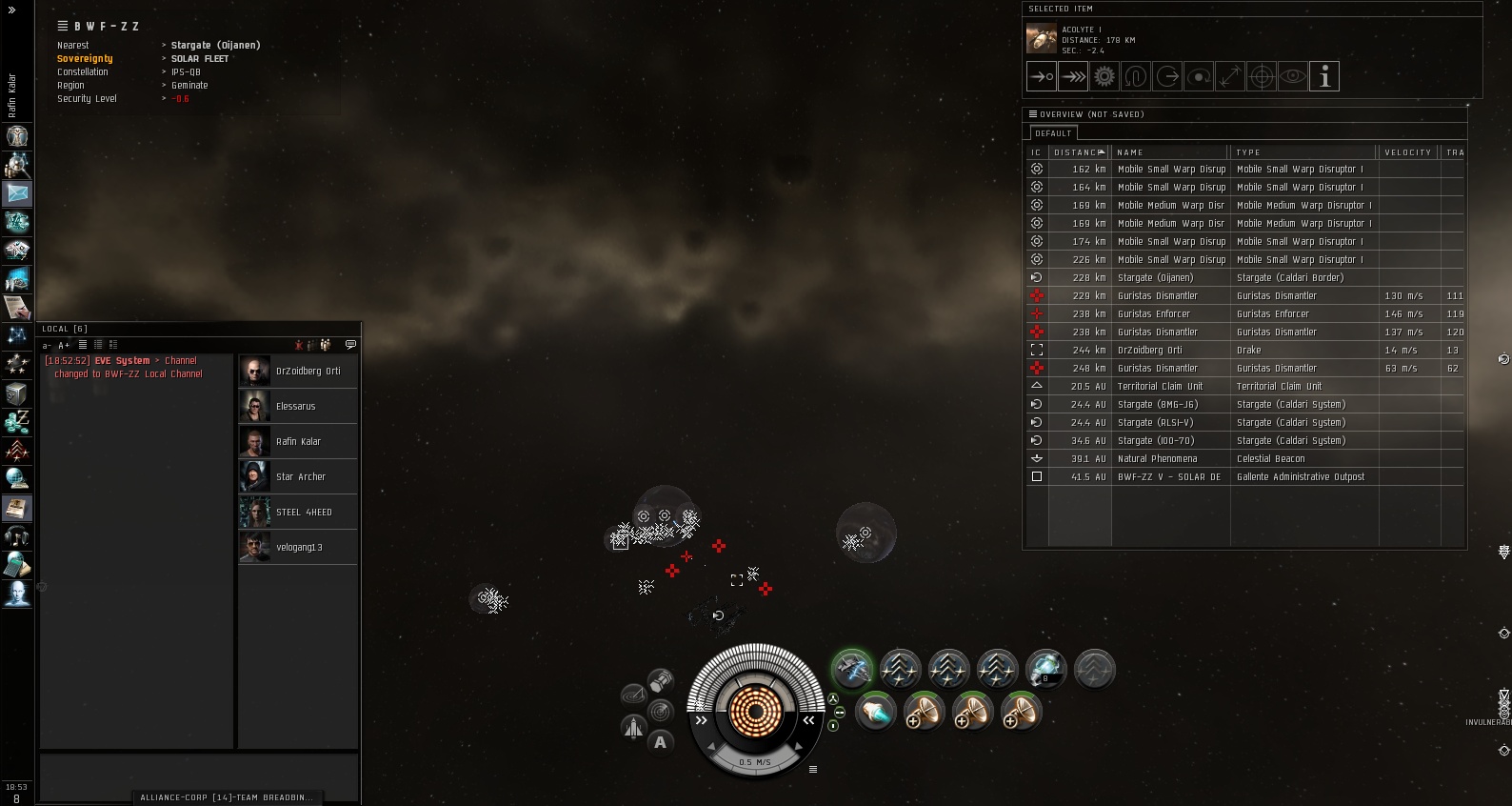Screen dimensions: 1512x806
Task: Sort the overview by the Distance column
Action: click(1079, 152)
